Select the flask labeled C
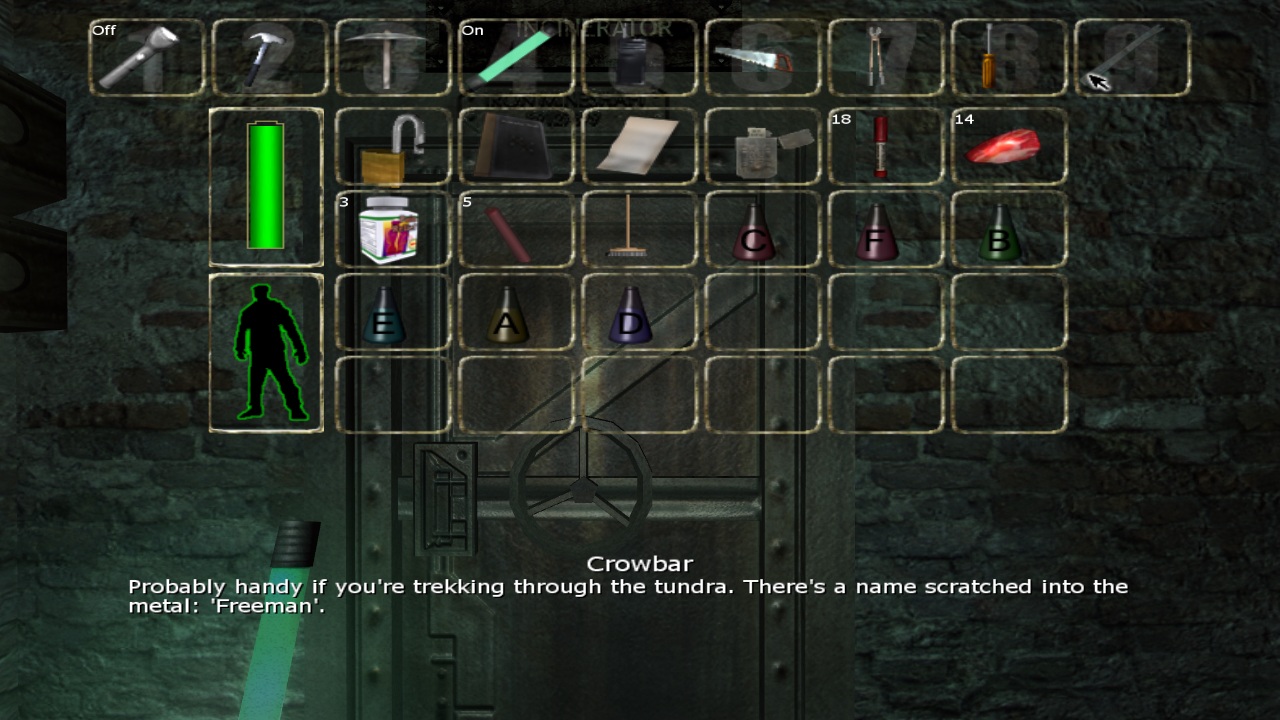 tap(762, 230)
